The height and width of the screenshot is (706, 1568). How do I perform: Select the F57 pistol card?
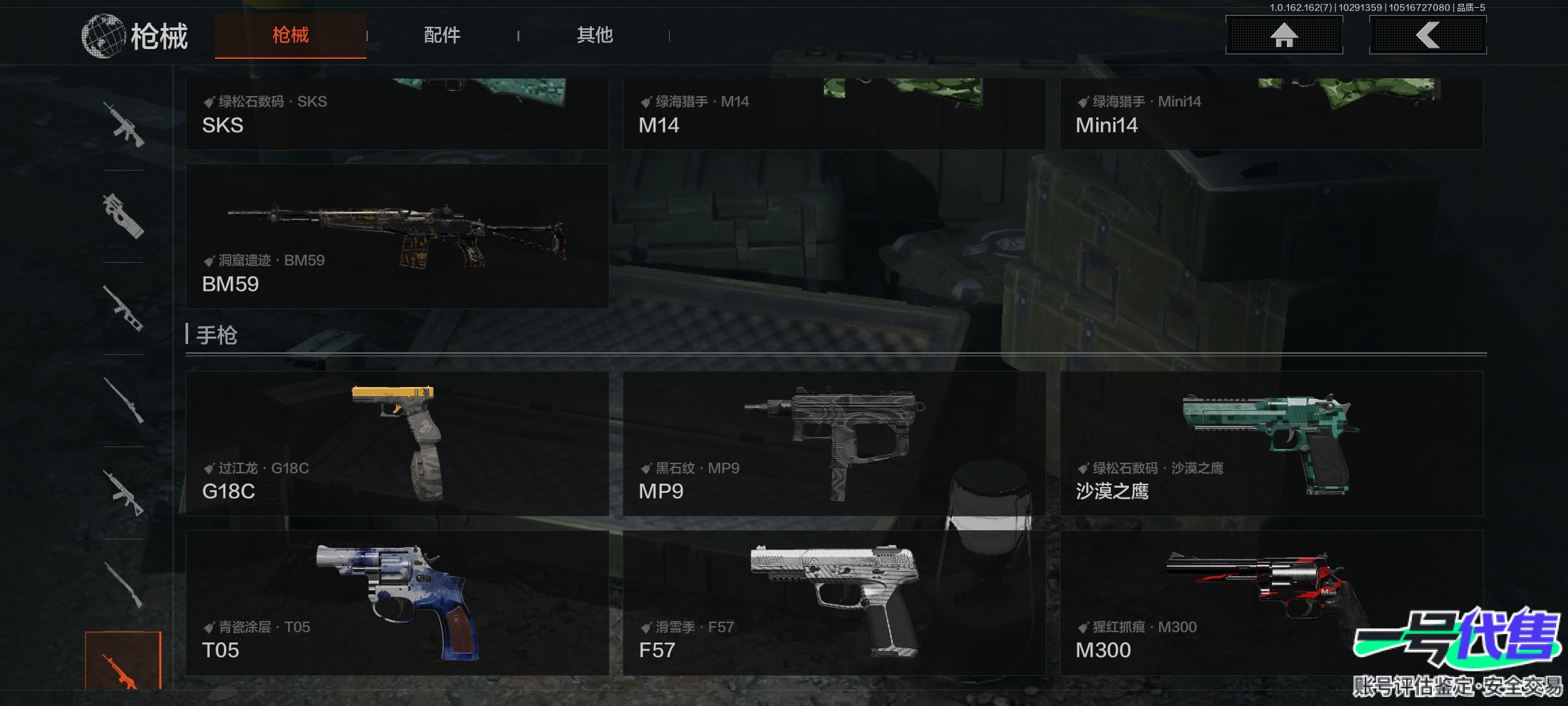click(x=834, y=603)
